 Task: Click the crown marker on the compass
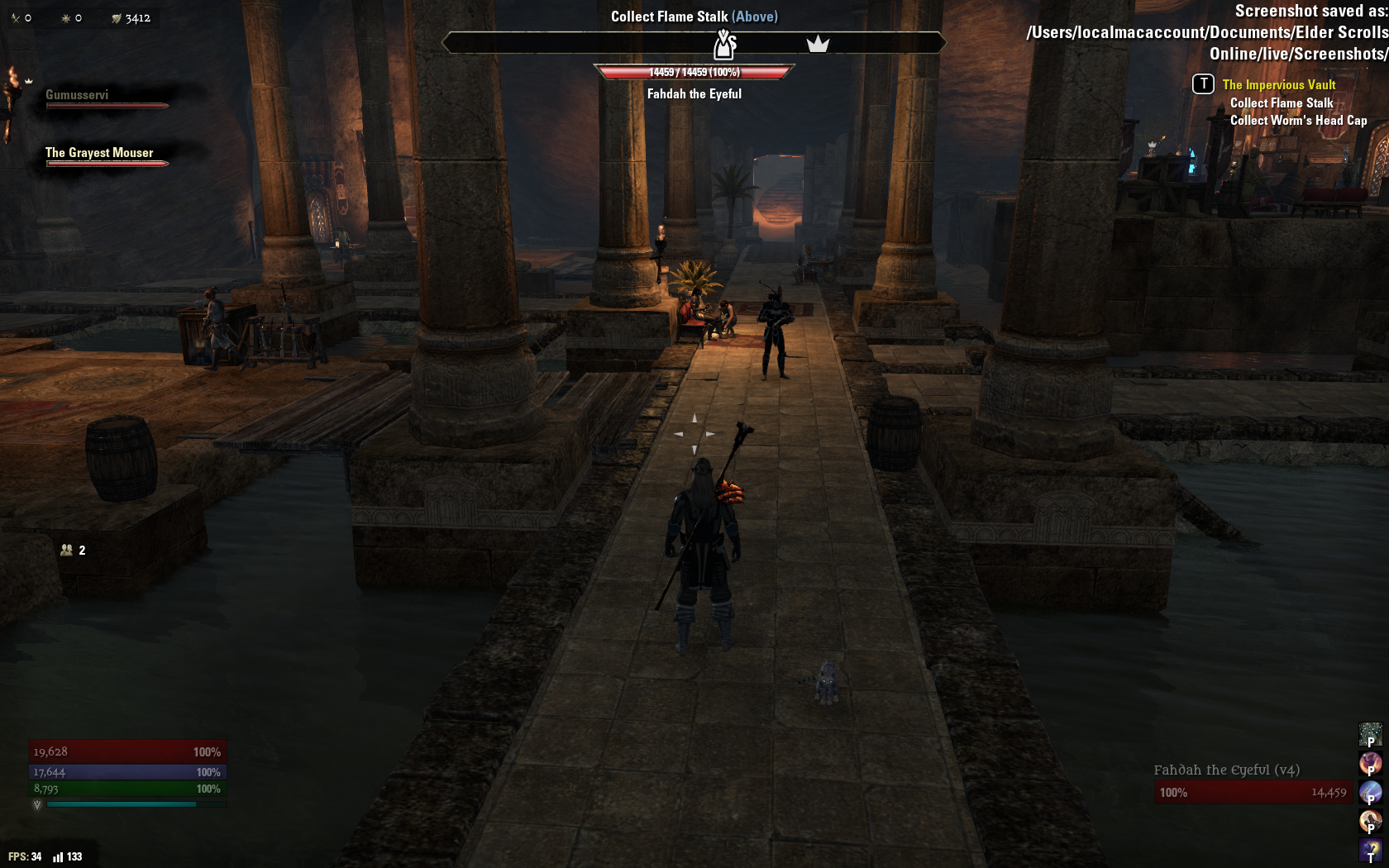pyautogui.click(x=818, y=44)
